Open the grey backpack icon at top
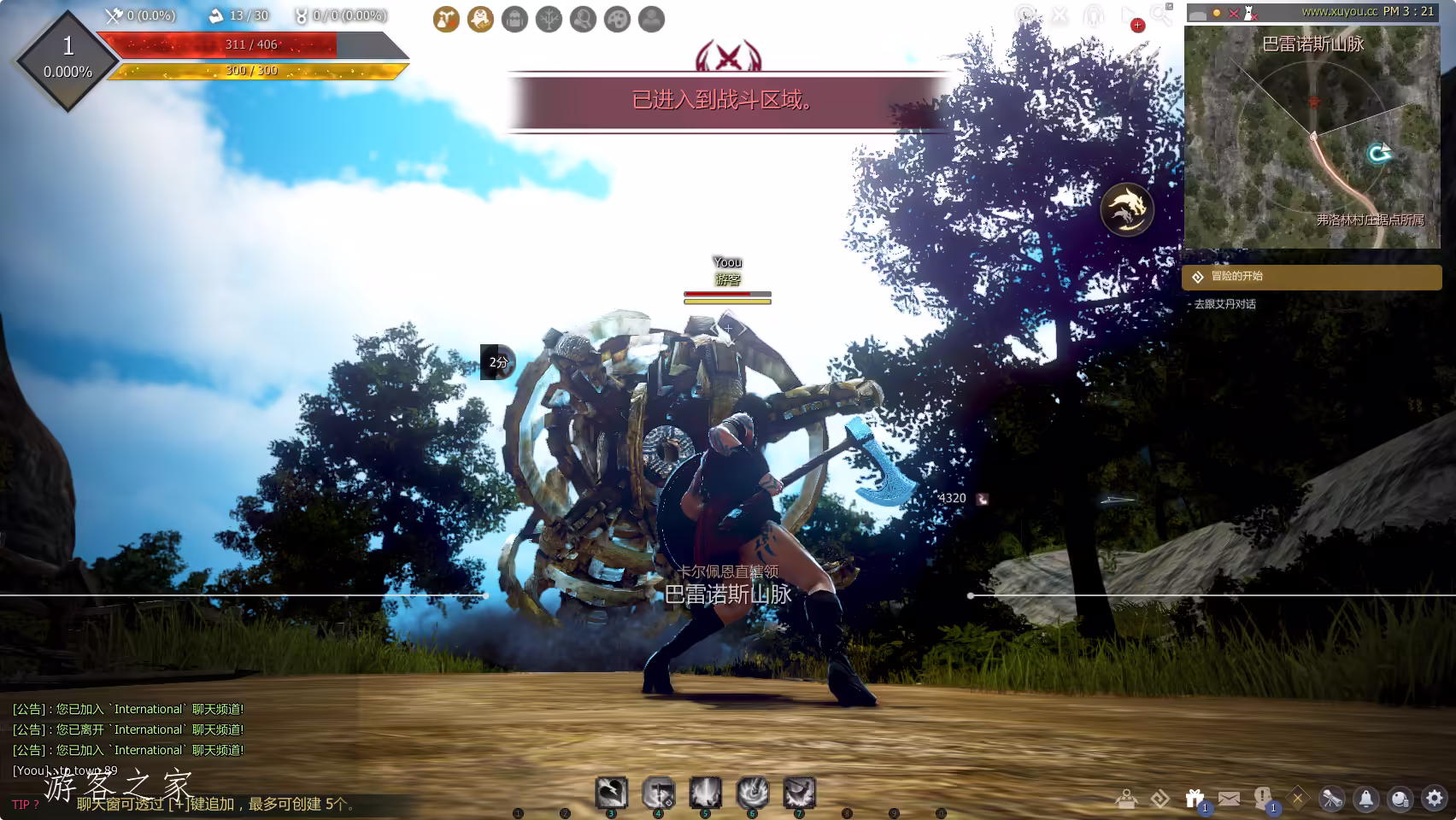1456x820 pixels. point(514,19)
